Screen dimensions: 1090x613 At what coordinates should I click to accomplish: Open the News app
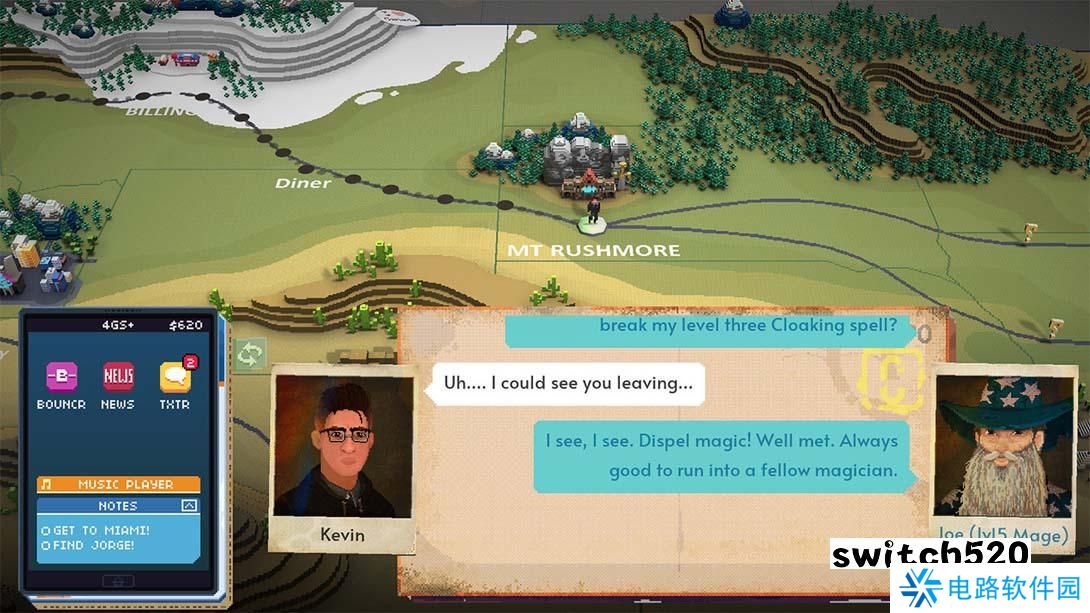coord(118,377)
